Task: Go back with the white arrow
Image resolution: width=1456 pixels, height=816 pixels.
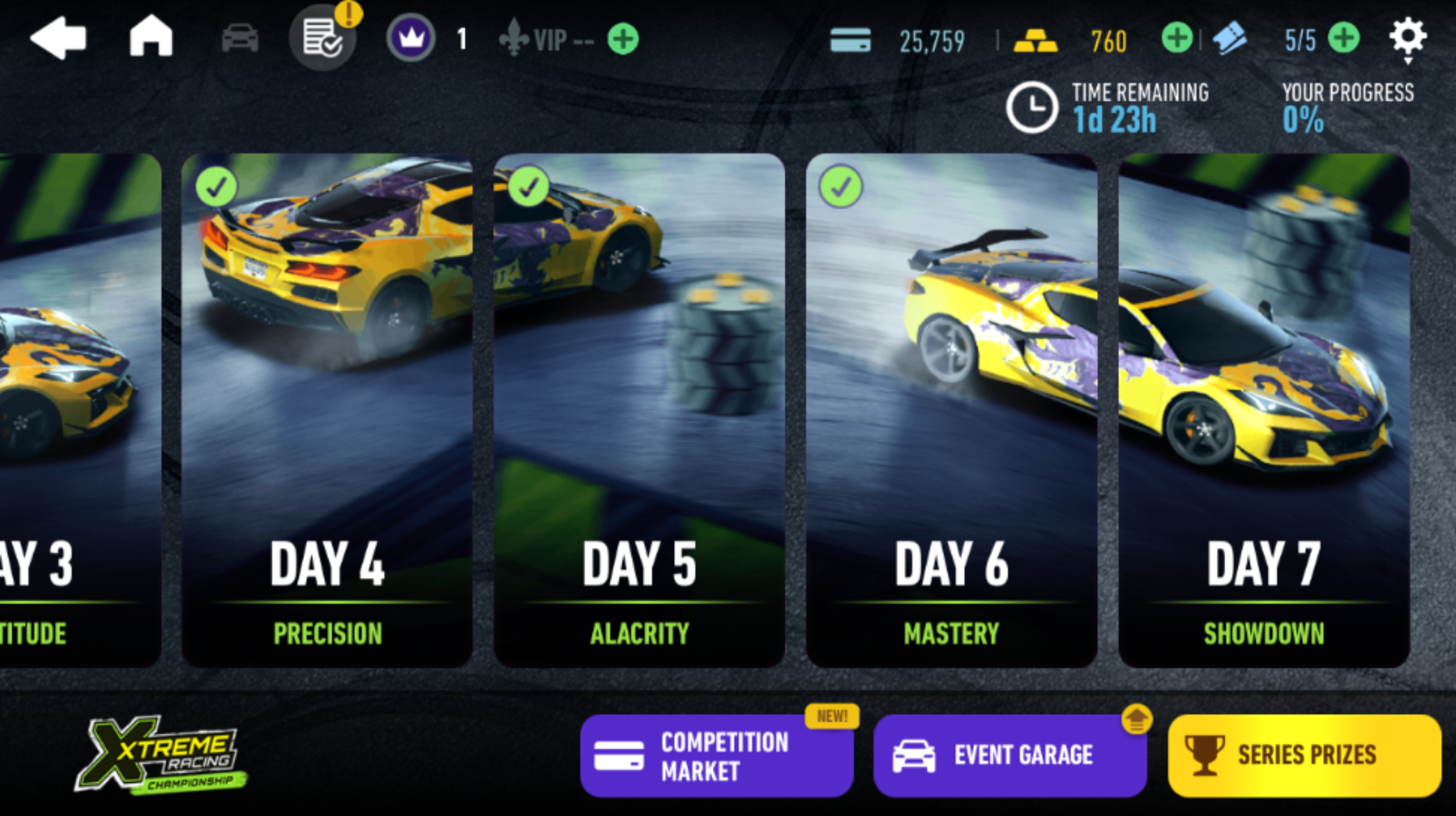Action: click(x=59, y=39)
